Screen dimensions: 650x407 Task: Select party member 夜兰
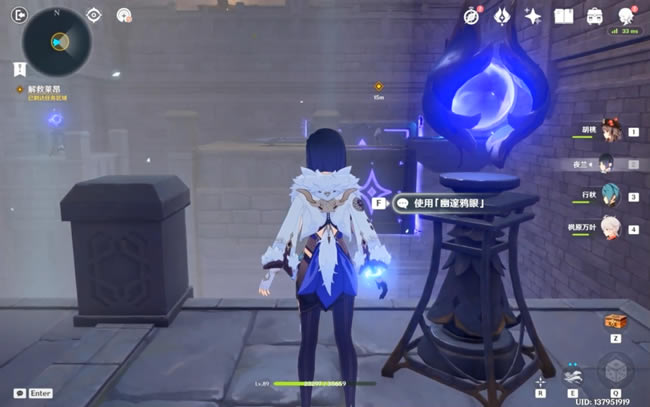point(609,163)
